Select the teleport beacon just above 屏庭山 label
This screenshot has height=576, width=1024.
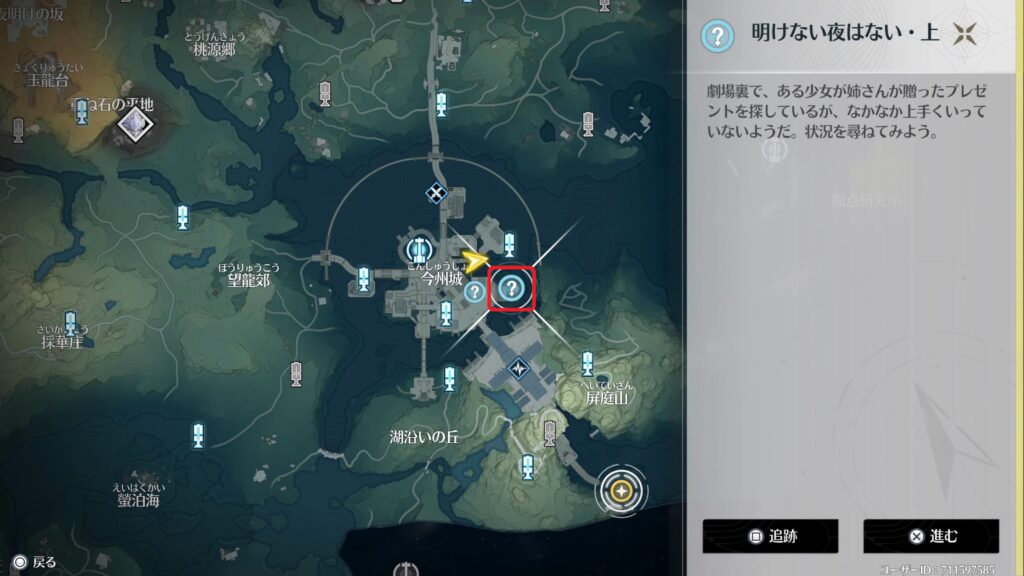tap(587, 363)
